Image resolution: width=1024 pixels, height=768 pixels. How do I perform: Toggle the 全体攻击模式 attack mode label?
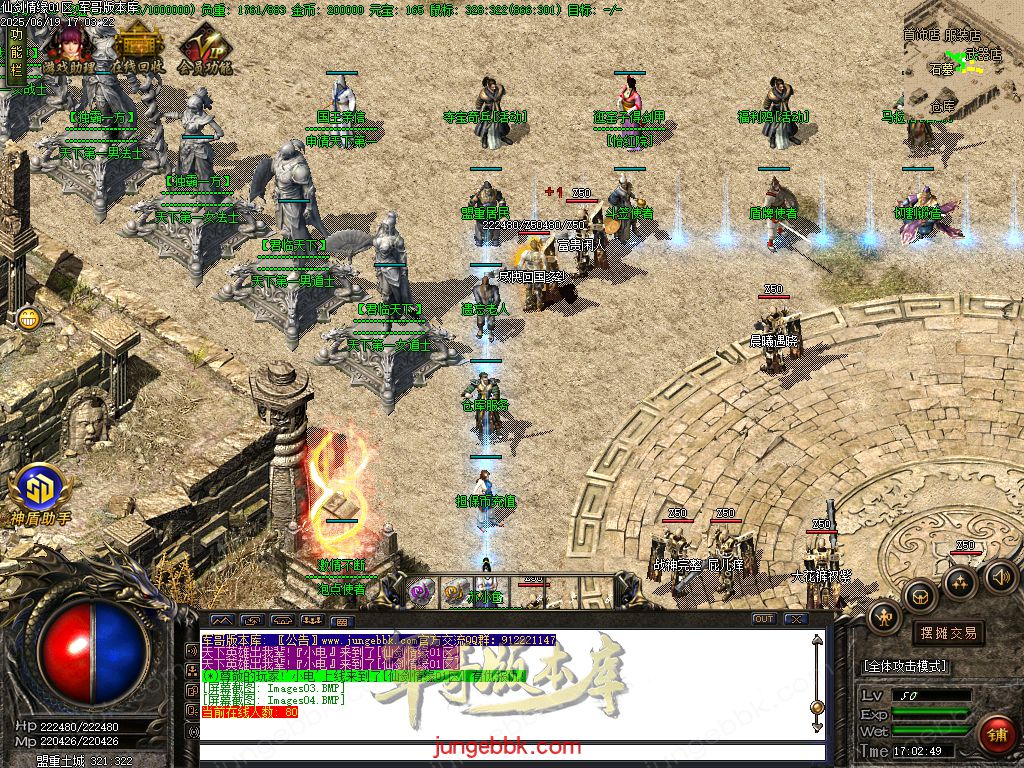point(906,666)
